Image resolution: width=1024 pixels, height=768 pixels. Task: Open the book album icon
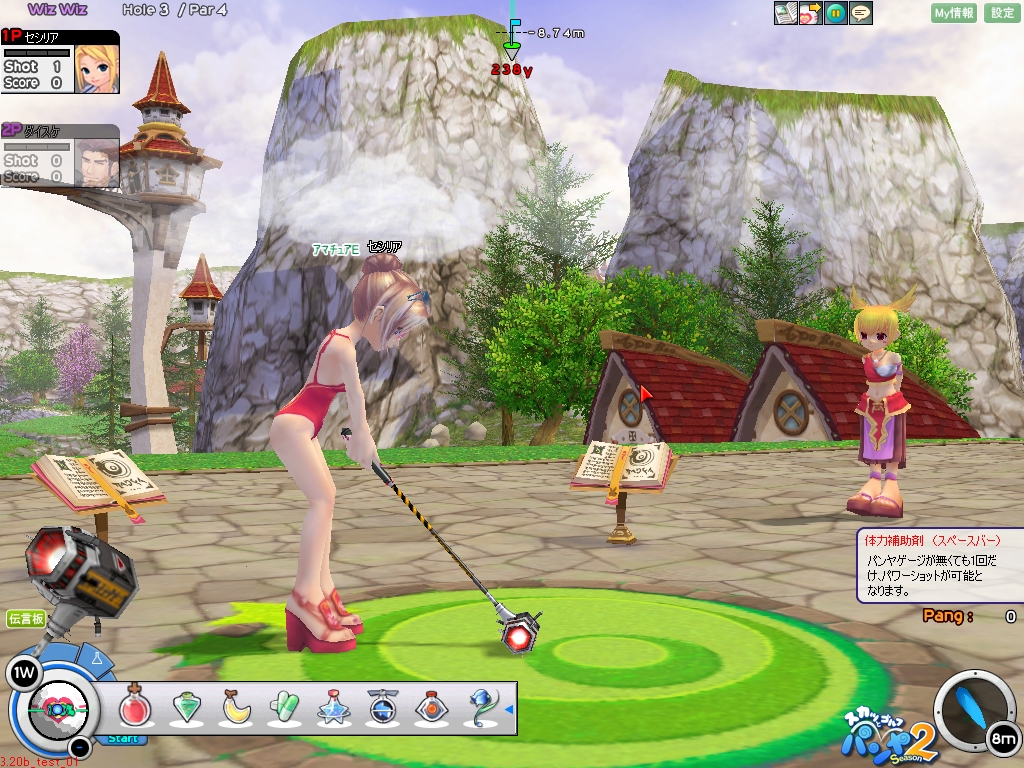click(786, 13)
